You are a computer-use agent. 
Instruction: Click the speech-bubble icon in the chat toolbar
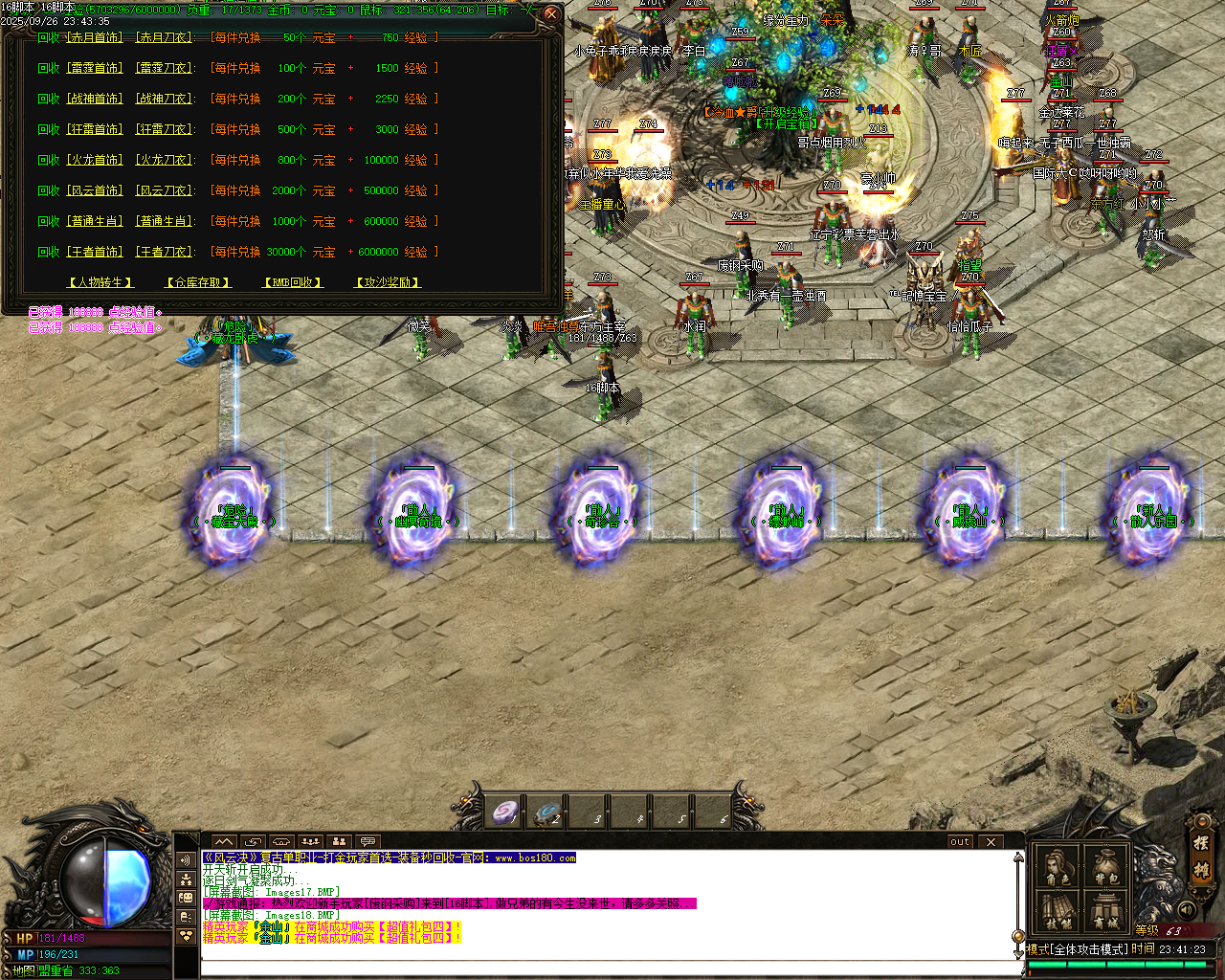click(x=367, y=841)
